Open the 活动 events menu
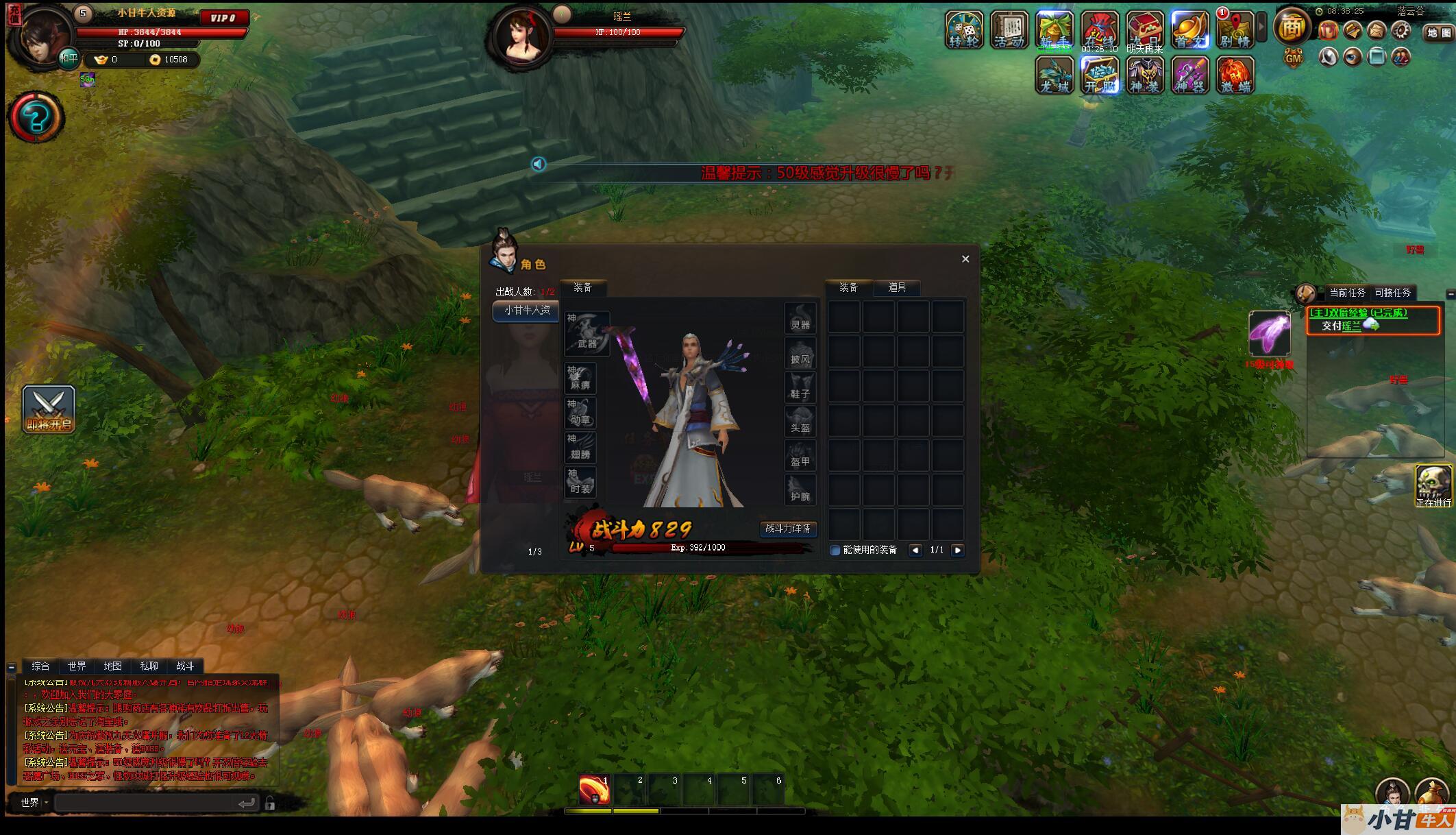 coord(1009,30)
